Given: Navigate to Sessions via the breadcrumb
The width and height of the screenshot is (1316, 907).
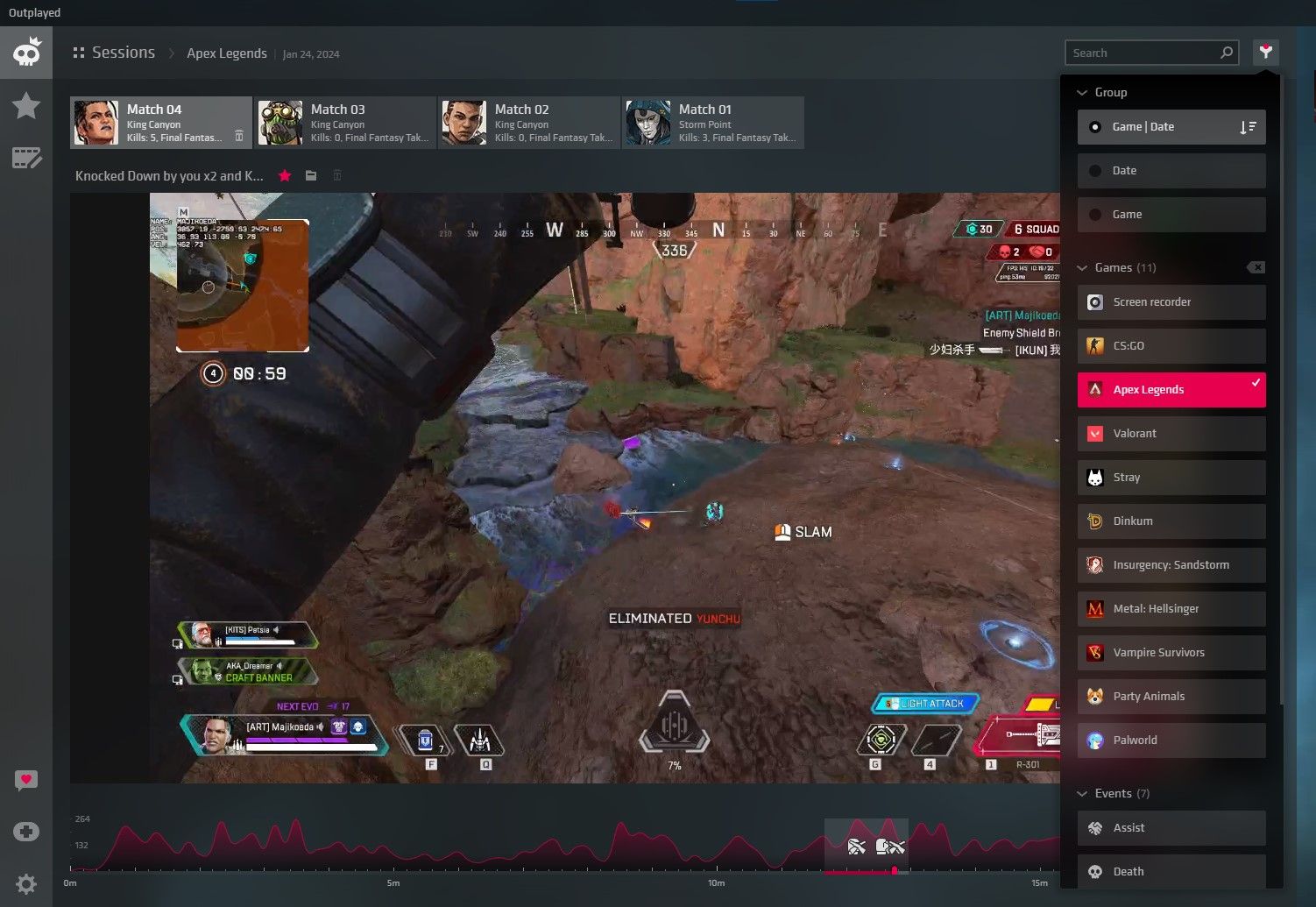Looking at the screenshot, I should pyautogui.click(x=124, y=53).
